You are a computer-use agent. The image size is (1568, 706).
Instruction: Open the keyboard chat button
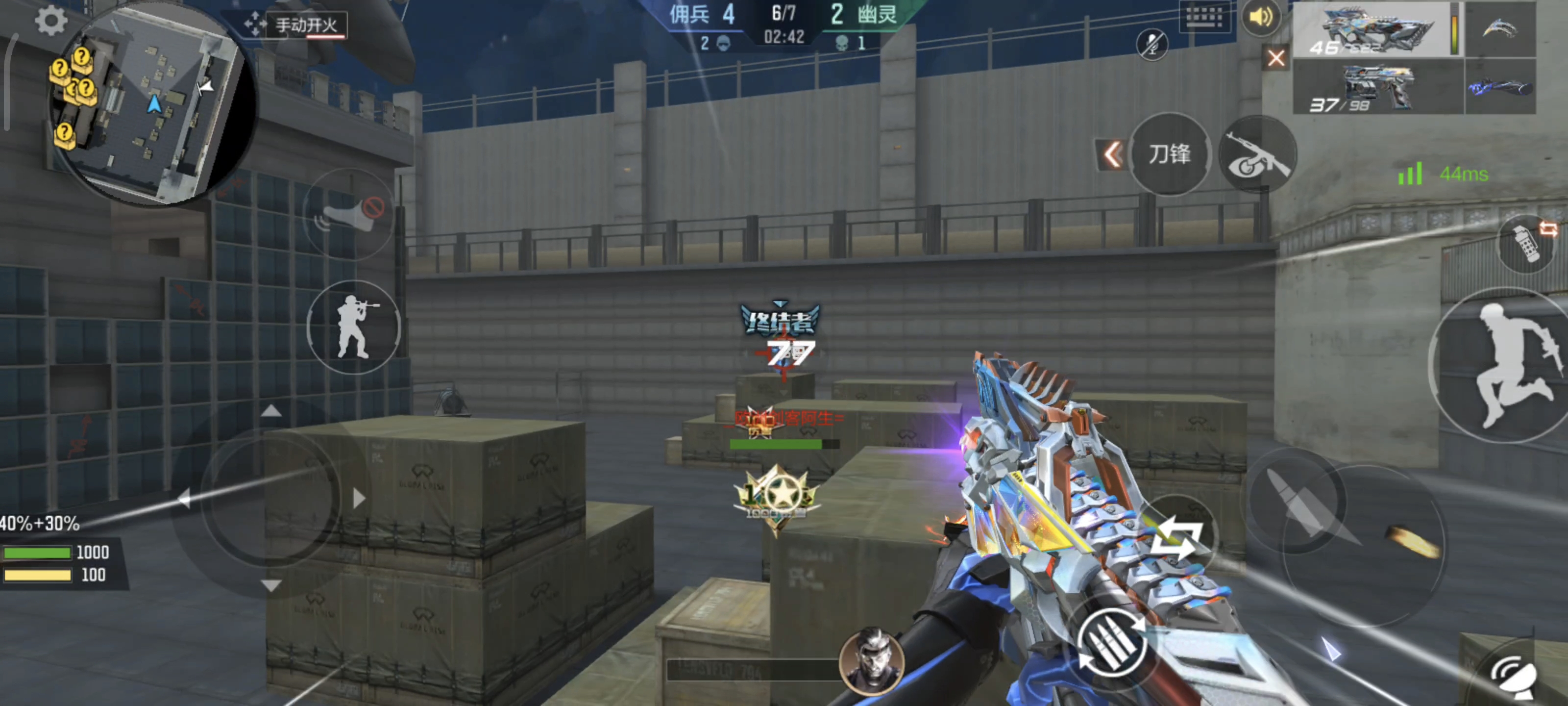click(x=1203, y=17)
